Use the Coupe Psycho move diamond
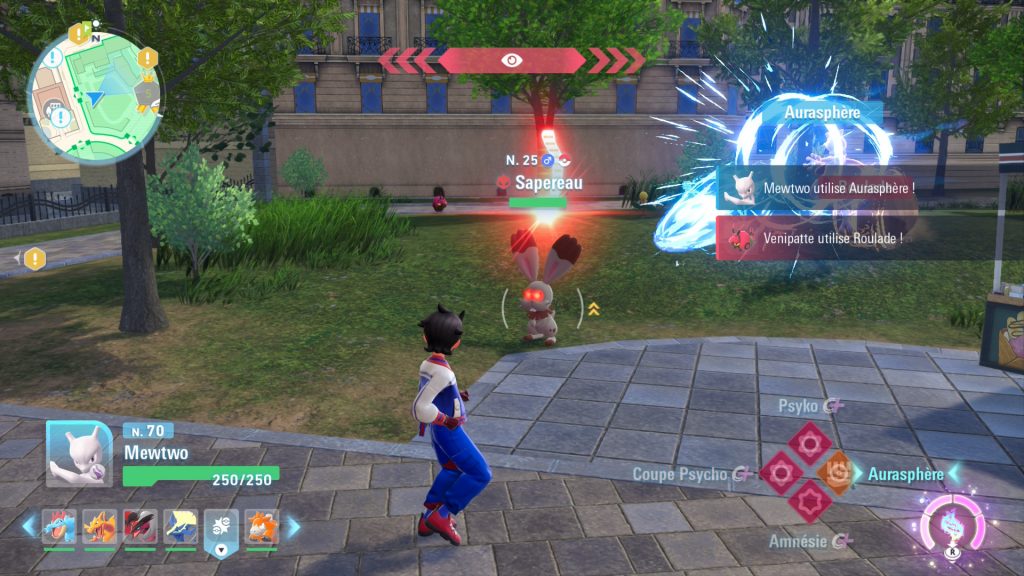 [780, 472]
